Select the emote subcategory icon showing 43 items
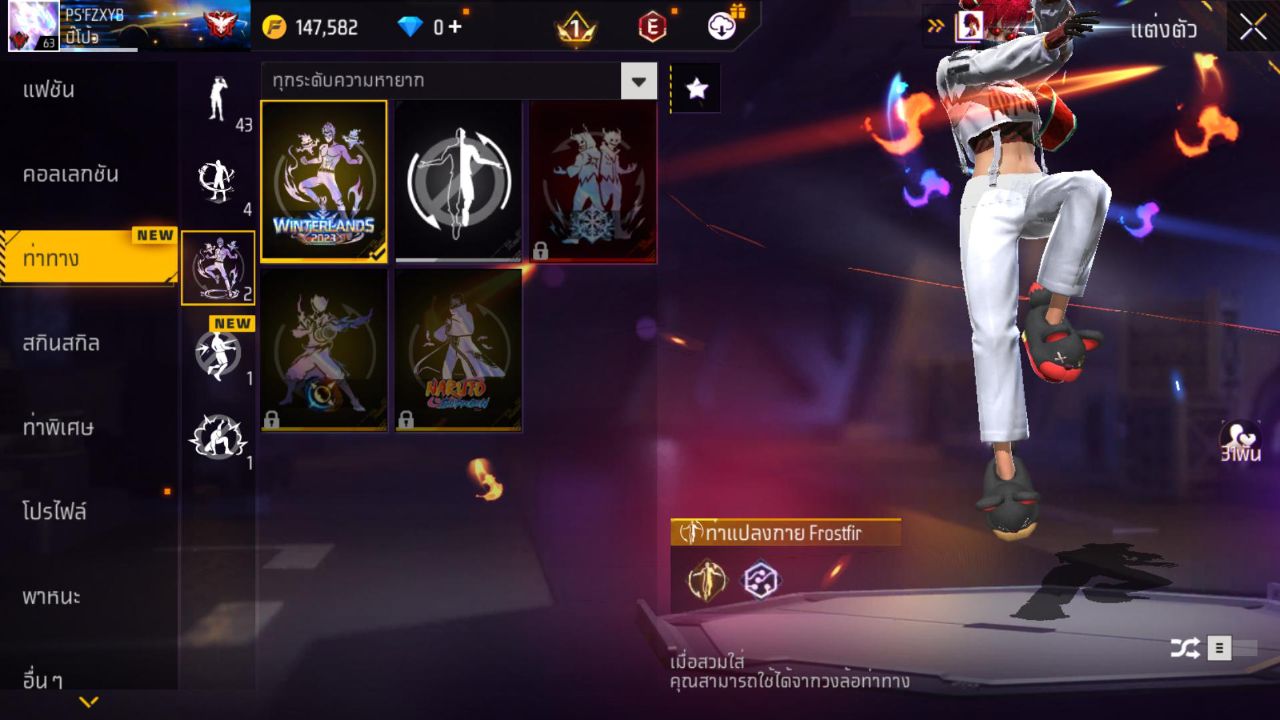Screen dimensions: 1280x720 [x=218, y=100]
